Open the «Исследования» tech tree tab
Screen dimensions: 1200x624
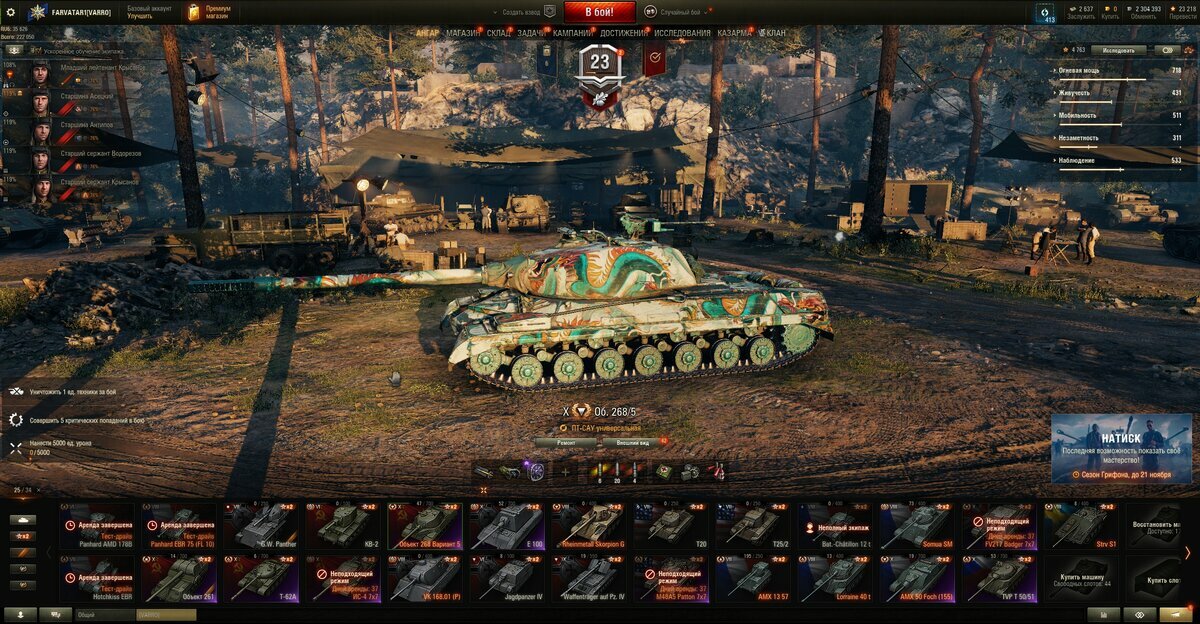[x=683, y=33]
